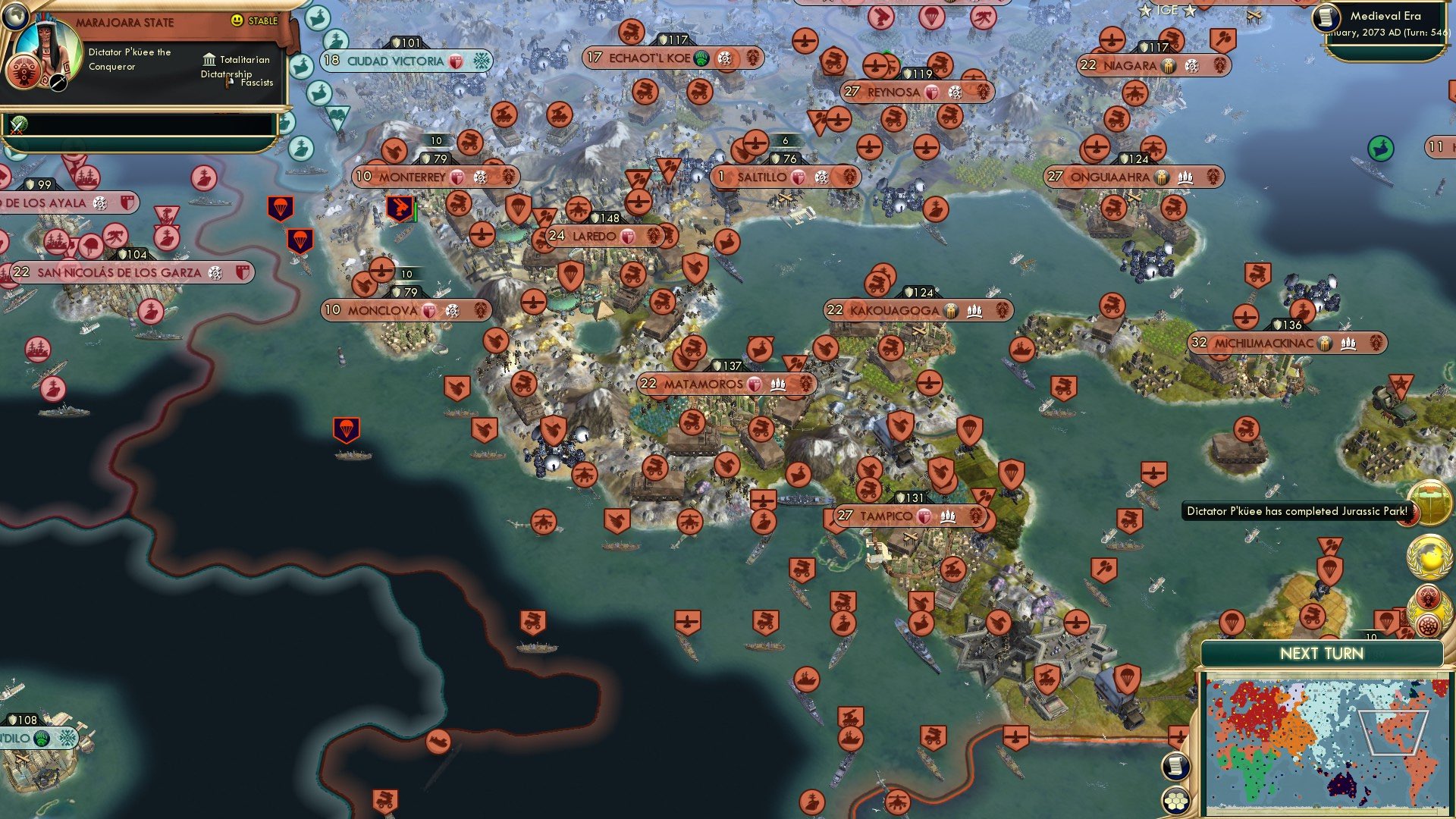Open the notification log scroll icon
This screenshot has height=819, width=1456.
[x=1176, y=766]
